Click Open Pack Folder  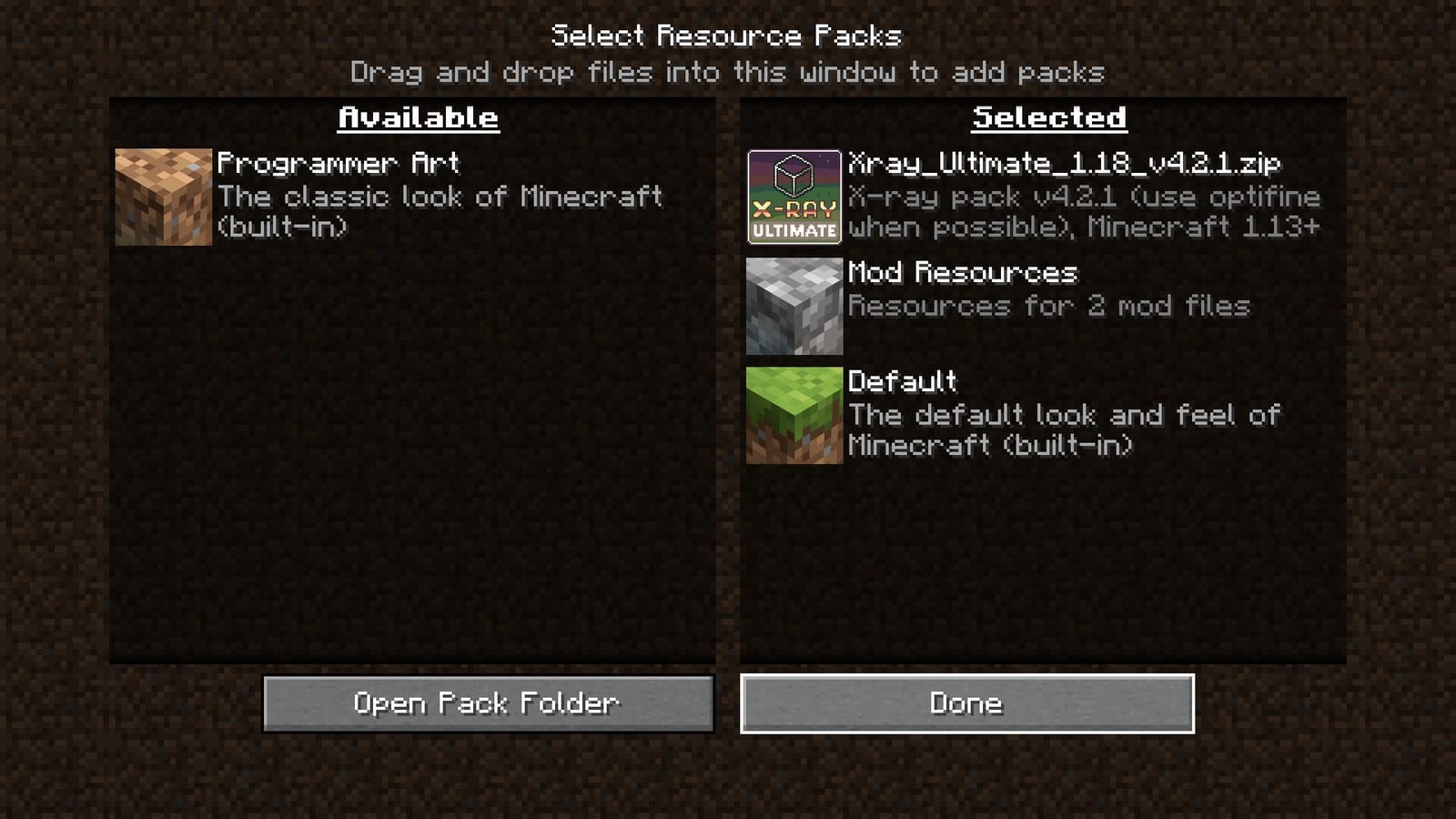click(x=487, y=703)
